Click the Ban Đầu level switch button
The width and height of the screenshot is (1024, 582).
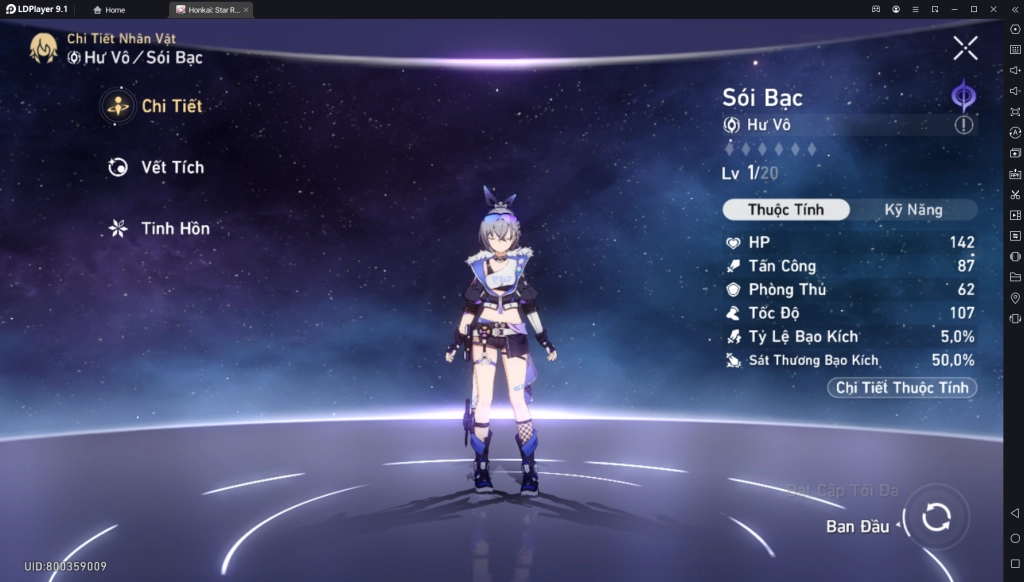936,517
